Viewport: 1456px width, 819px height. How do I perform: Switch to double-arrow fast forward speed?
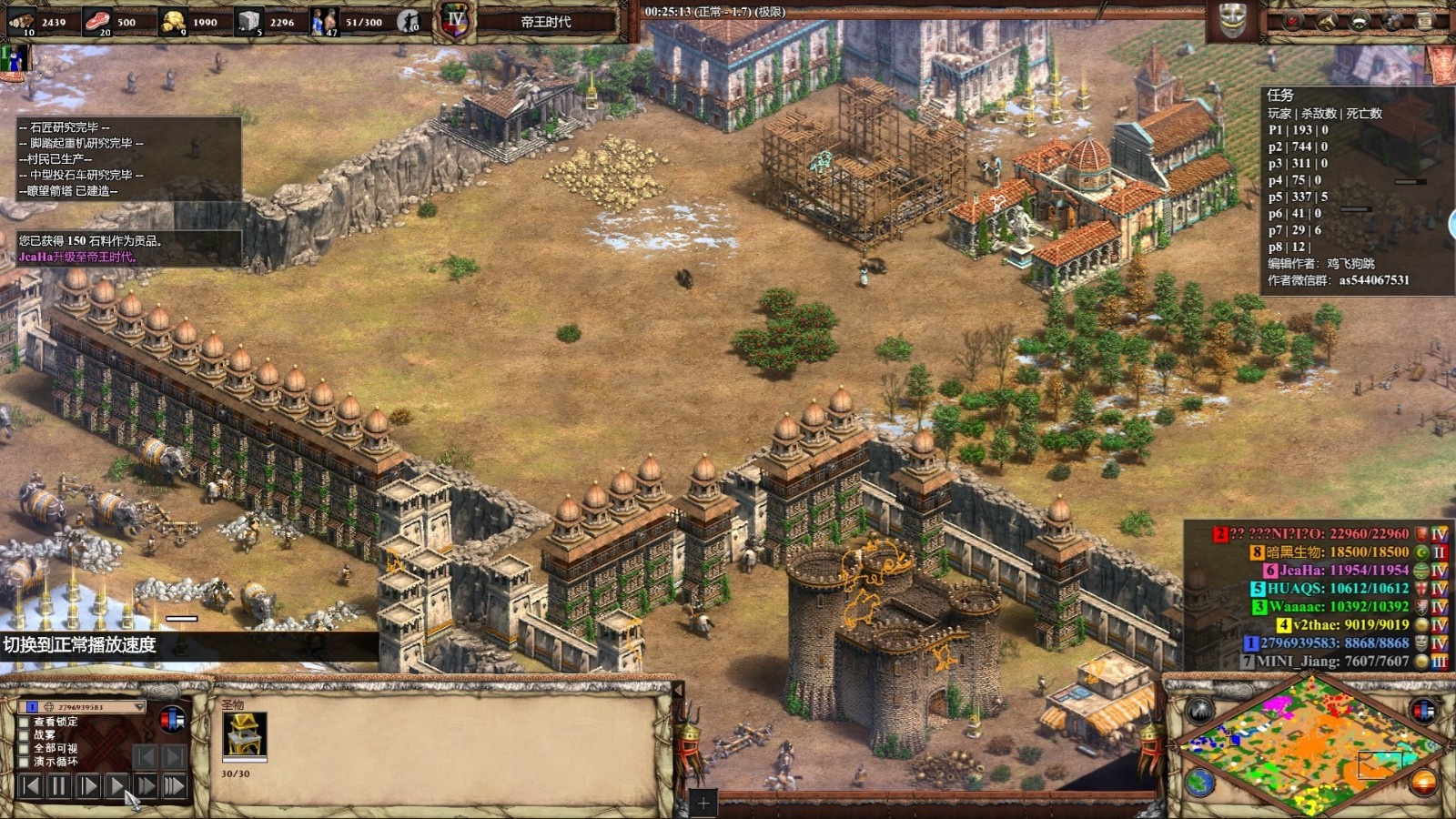click(x=146, y=785)
